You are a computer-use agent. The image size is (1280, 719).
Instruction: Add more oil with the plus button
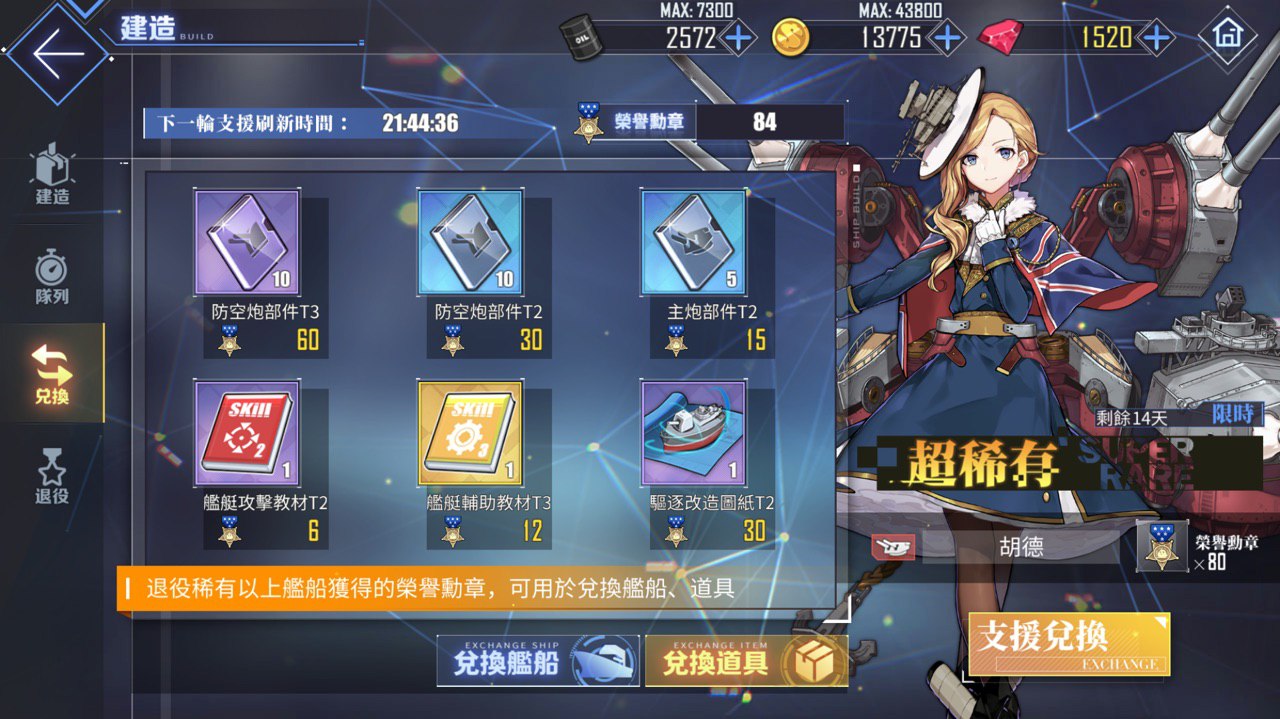(x=738, y=38)
